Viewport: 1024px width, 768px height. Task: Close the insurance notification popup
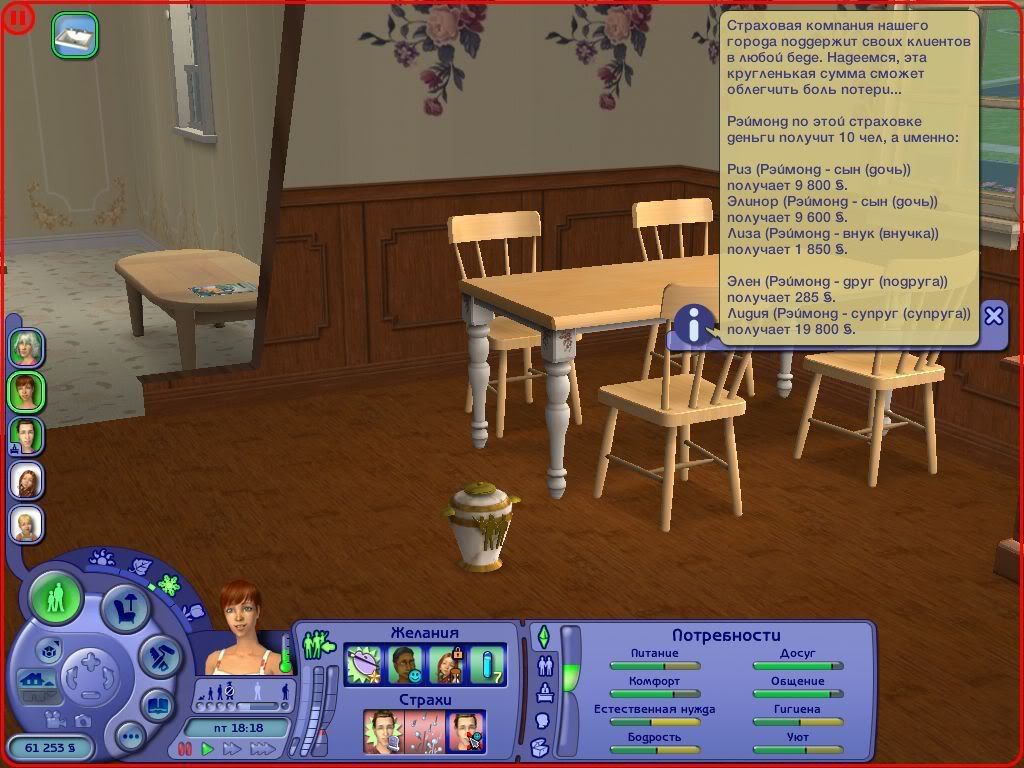pos(993,316)
